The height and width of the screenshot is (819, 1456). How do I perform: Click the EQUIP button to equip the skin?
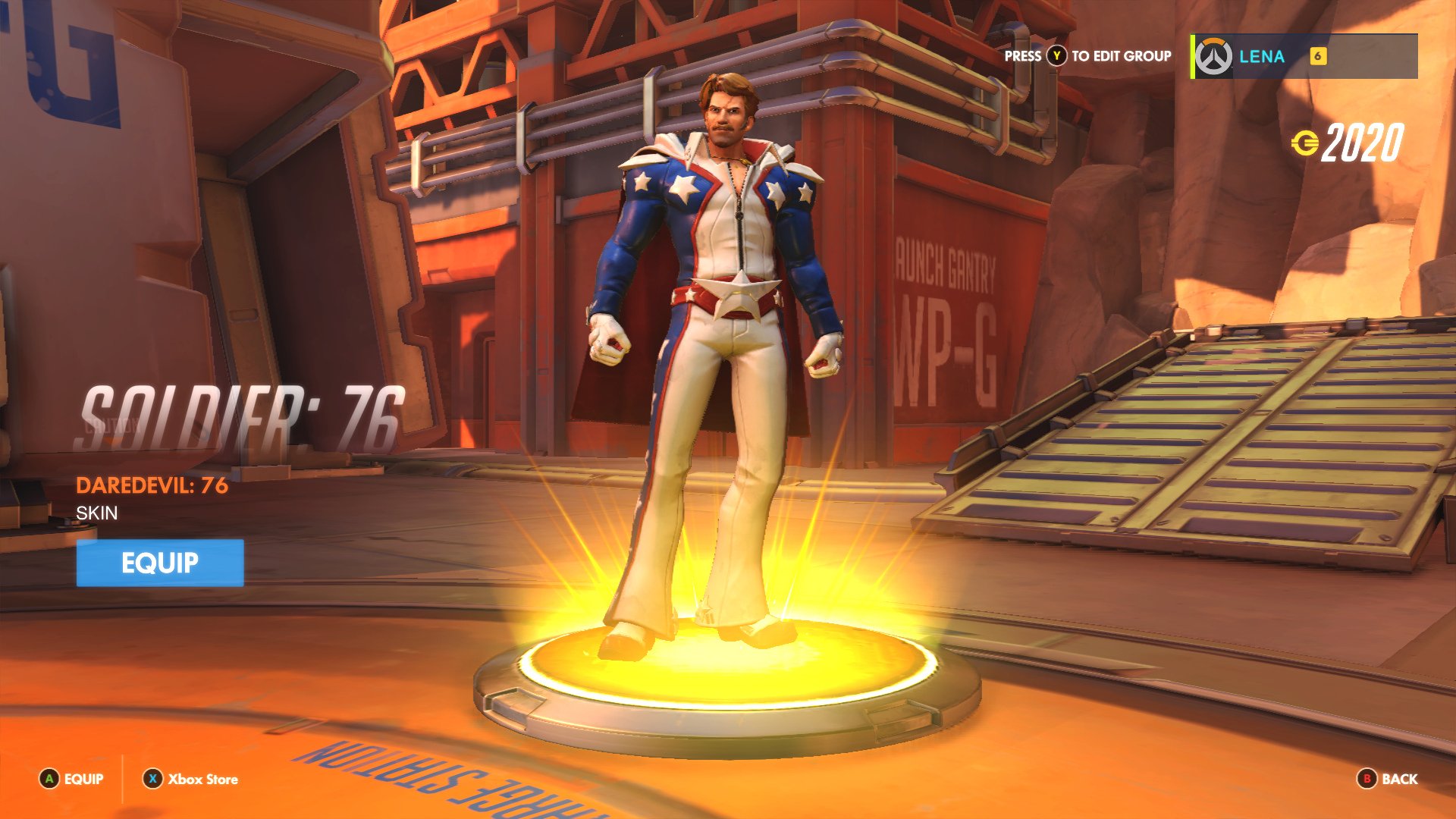click(159, 563)
